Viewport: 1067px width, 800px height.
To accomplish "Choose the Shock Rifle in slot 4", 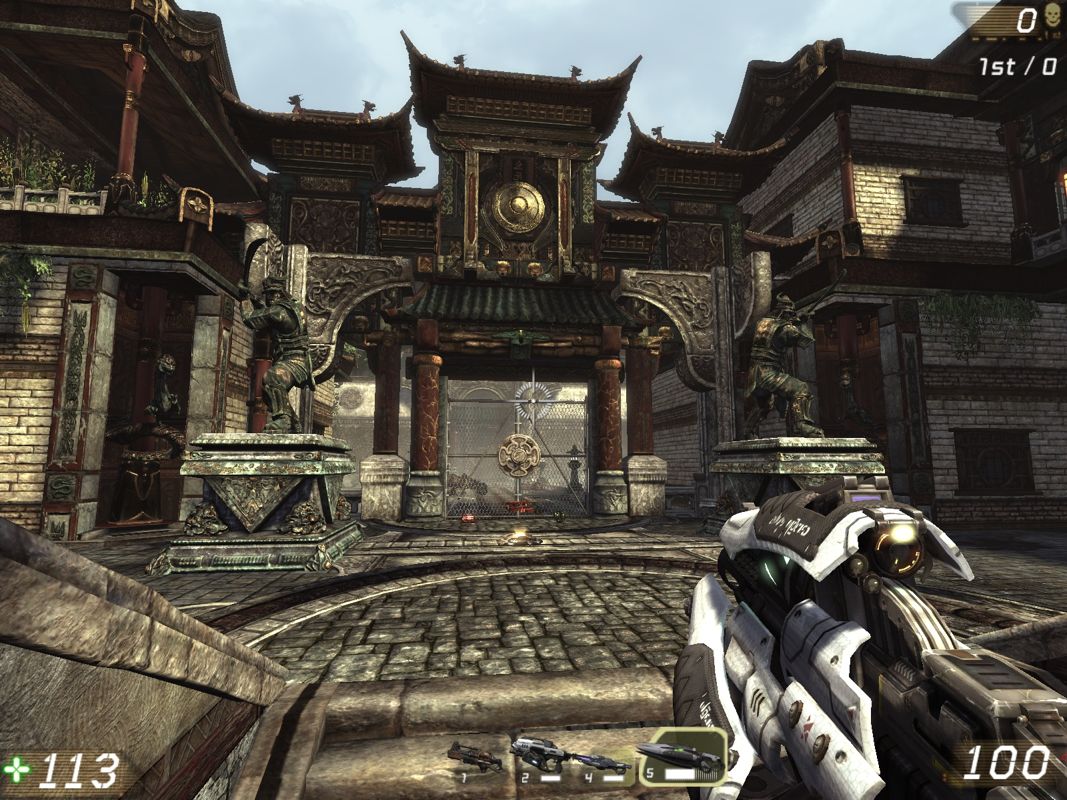I will (605, 762).
